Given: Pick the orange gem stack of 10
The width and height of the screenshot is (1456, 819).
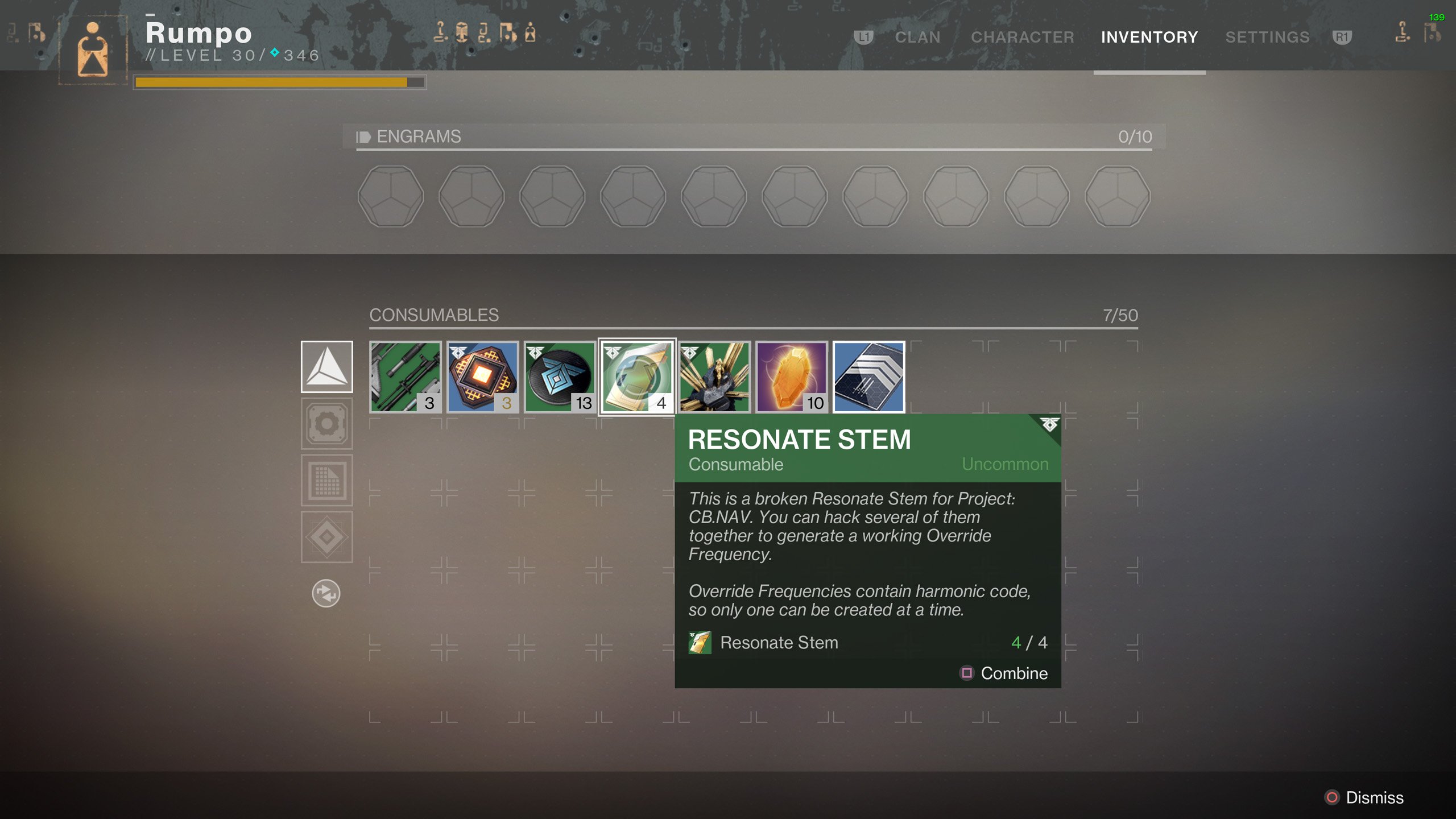Looking at the screenshot, I should coord(792,377).
